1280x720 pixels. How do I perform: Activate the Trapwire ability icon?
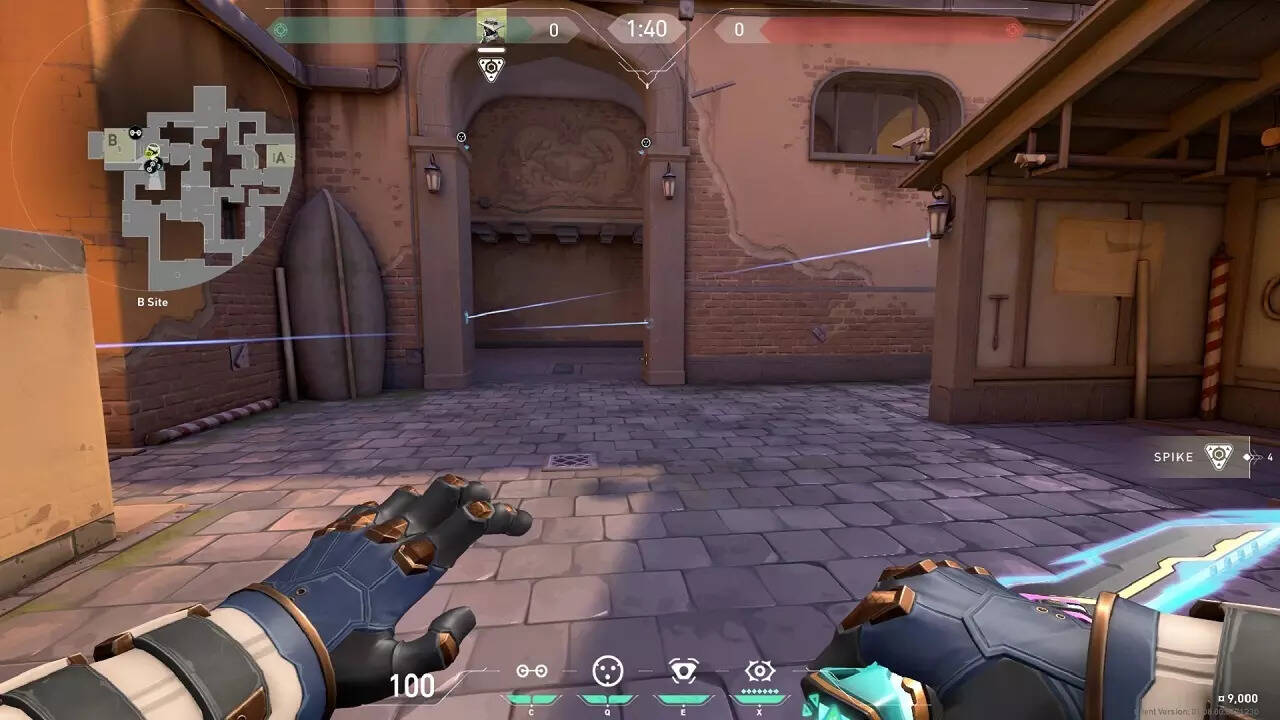(x=532, y=671)
